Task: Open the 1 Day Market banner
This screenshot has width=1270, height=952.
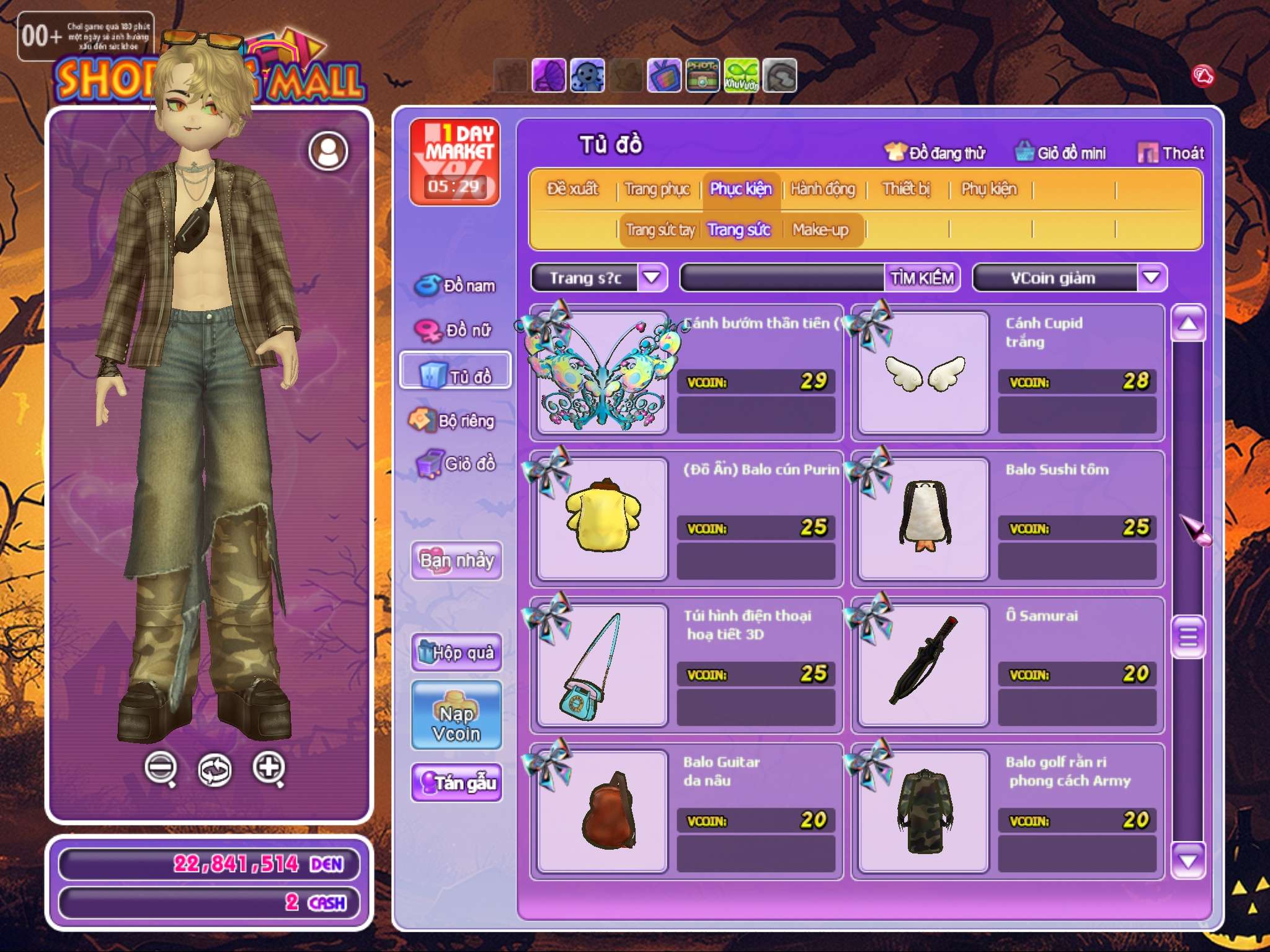Action: click(x=455, y=162)
